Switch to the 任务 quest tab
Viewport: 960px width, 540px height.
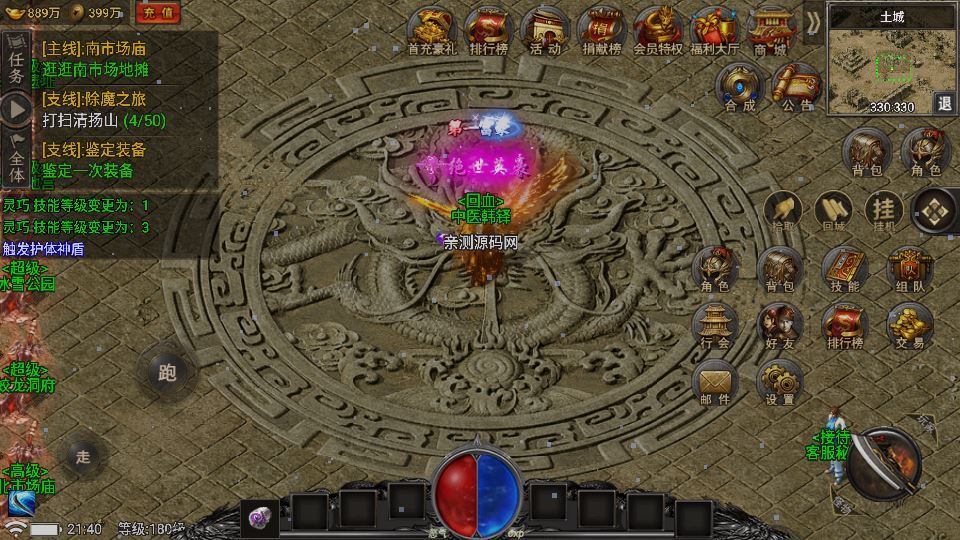pos(16,60)
